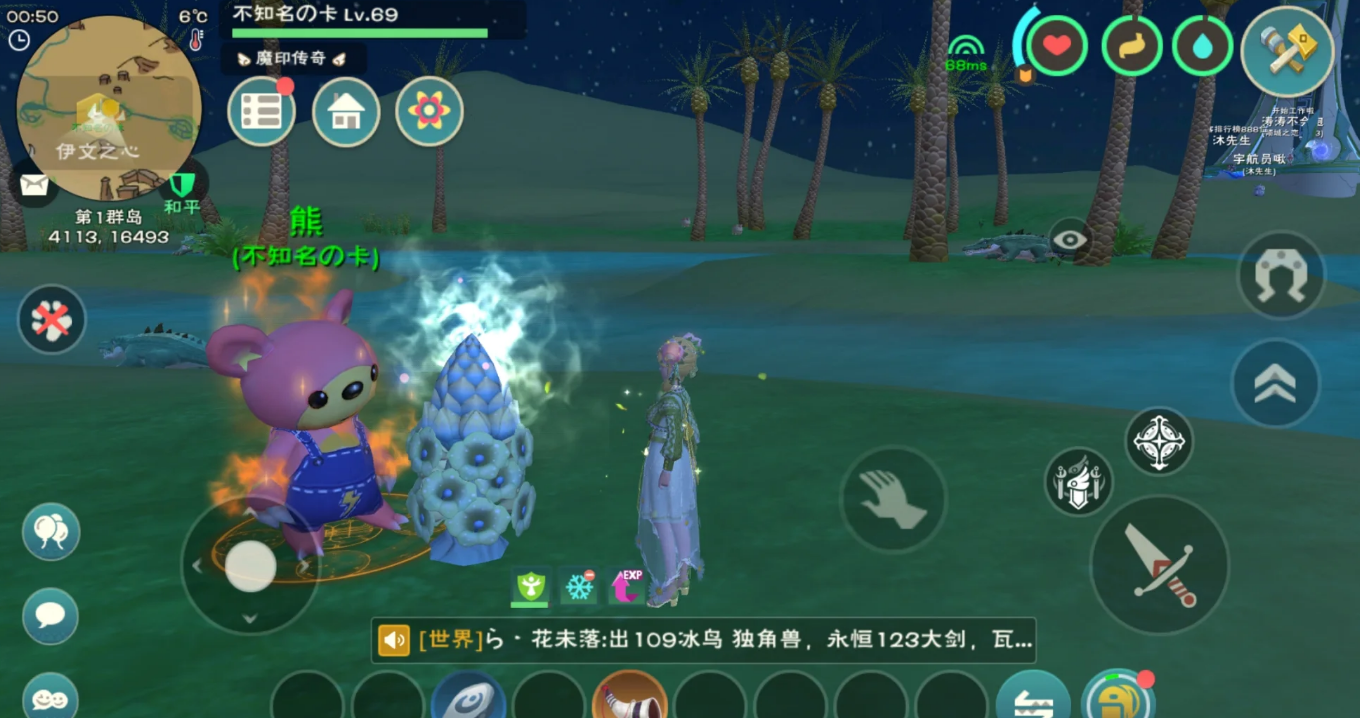Screen dimensions: 1360x718
Task: Open the world chat message bar
Action: point(703,640)
